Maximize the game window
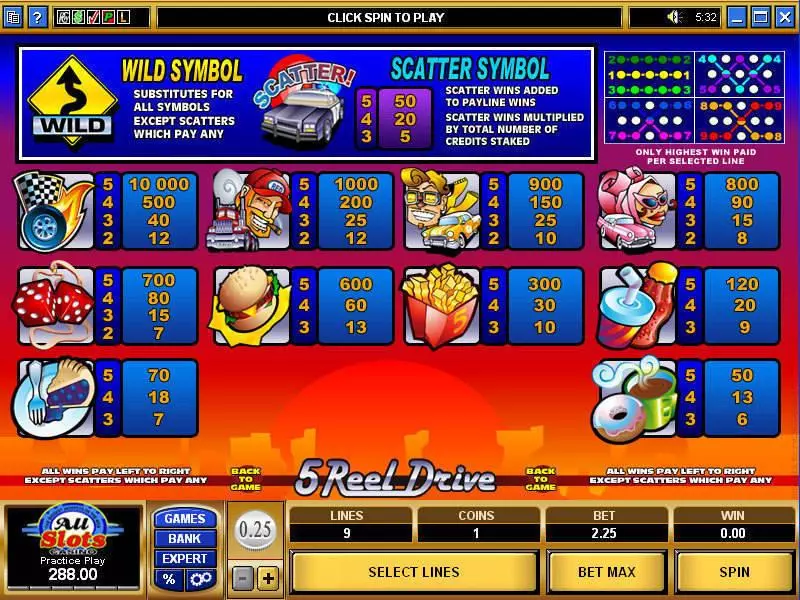Viewport: 800px width, 600px height. [x=760, y=17]
